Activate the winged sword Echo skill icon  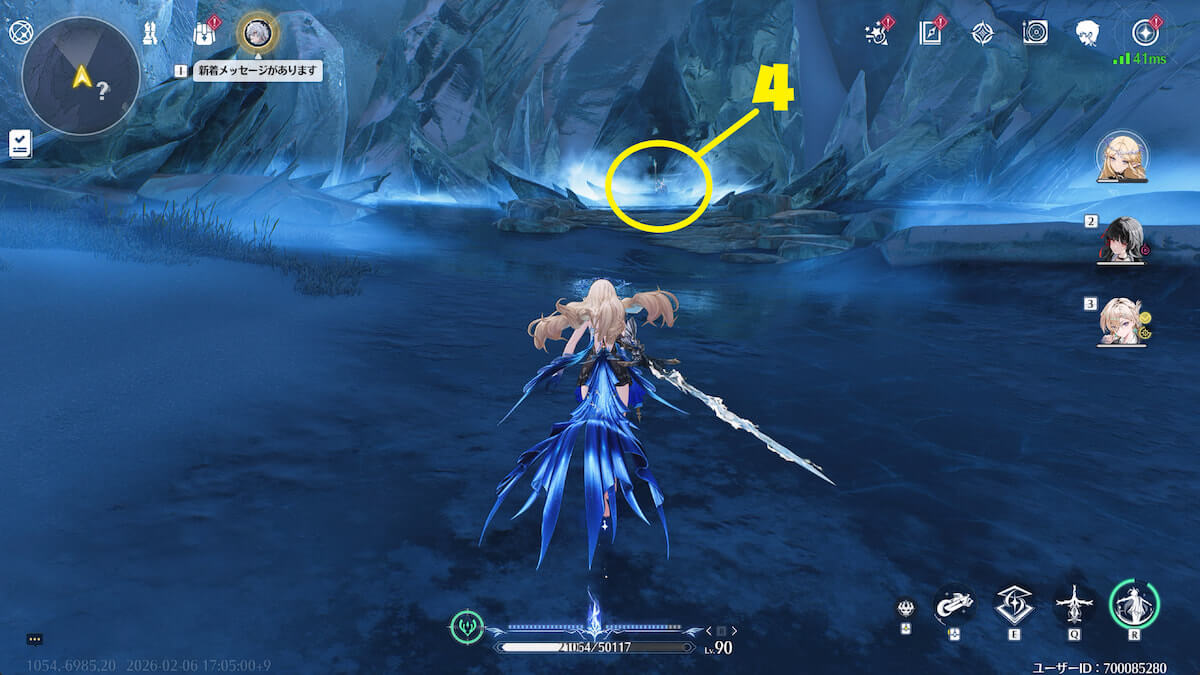coord(1074,605)
